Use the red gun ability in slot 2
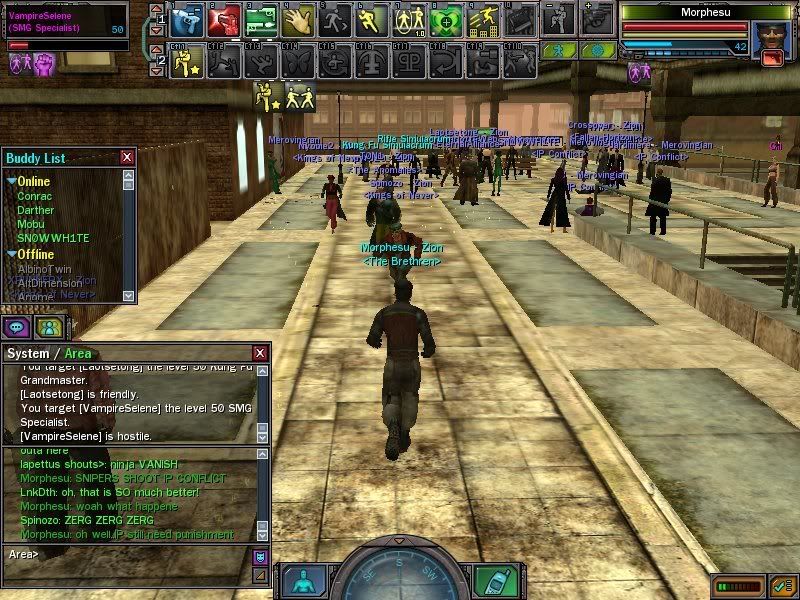Viewport: 800px width, 600px height. (x=223, y=20)
